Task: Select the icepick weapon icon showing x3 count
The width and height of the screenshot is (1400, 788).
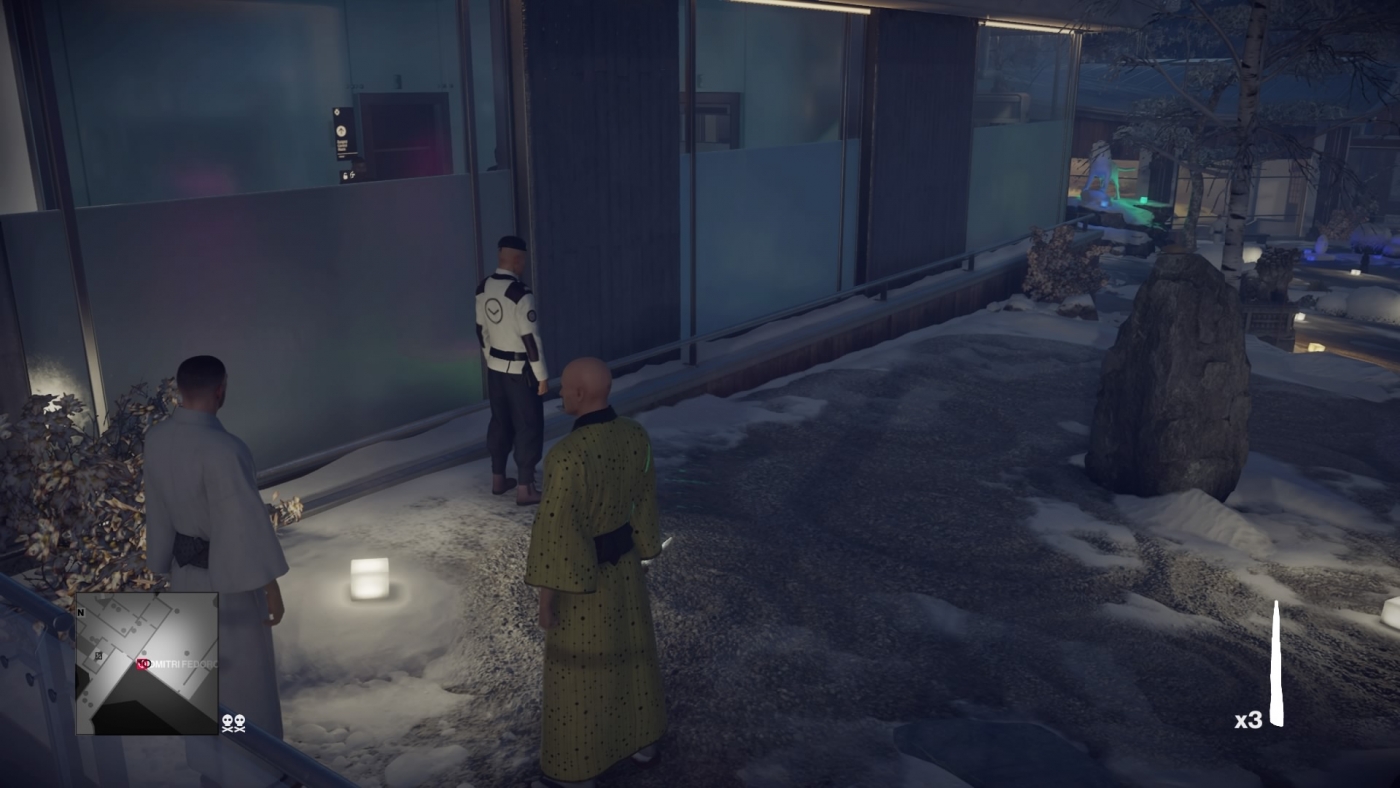Action: 1278,660
